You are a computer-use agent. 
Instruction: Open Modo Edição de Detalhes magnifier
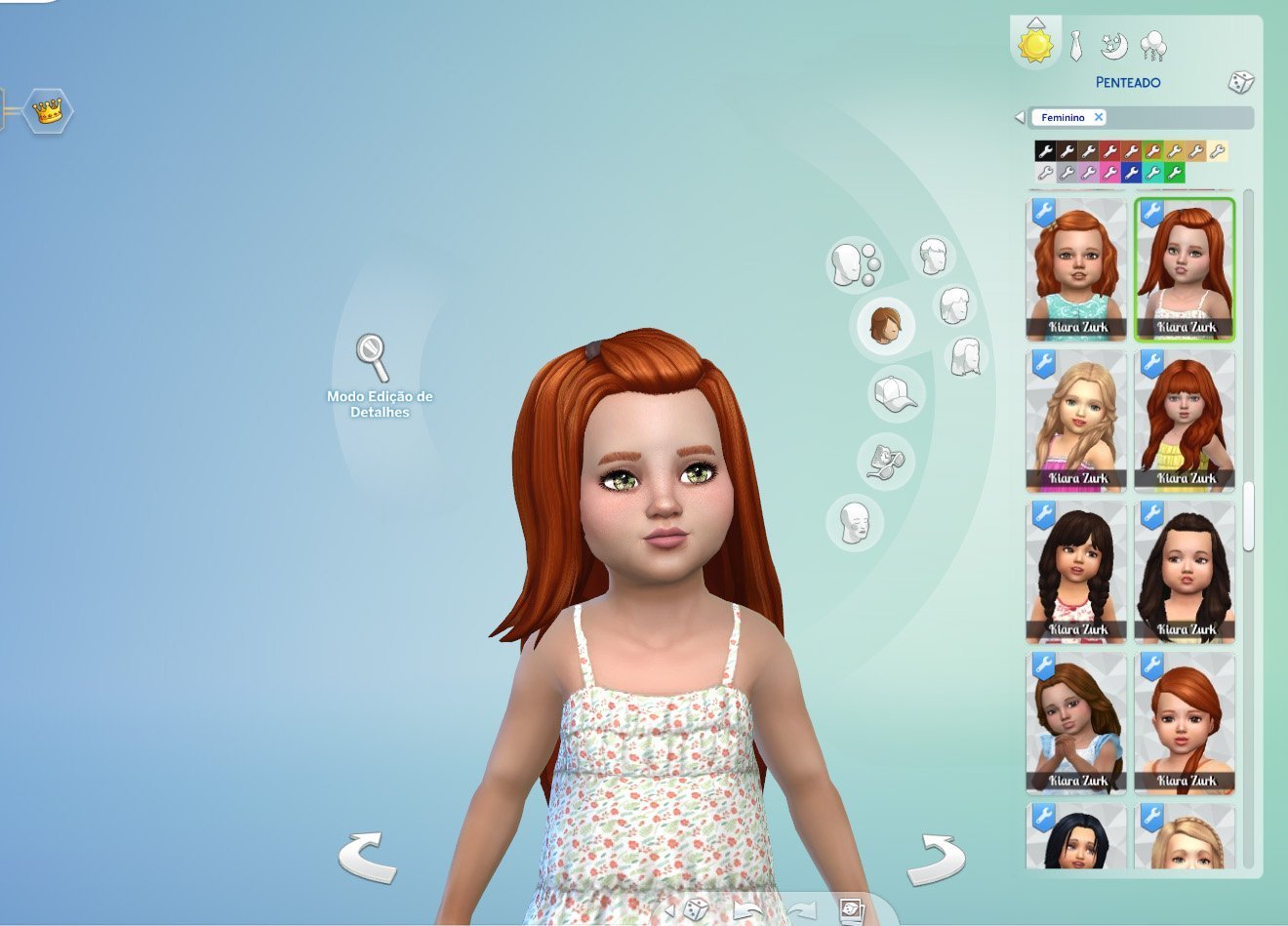[372, 357]
